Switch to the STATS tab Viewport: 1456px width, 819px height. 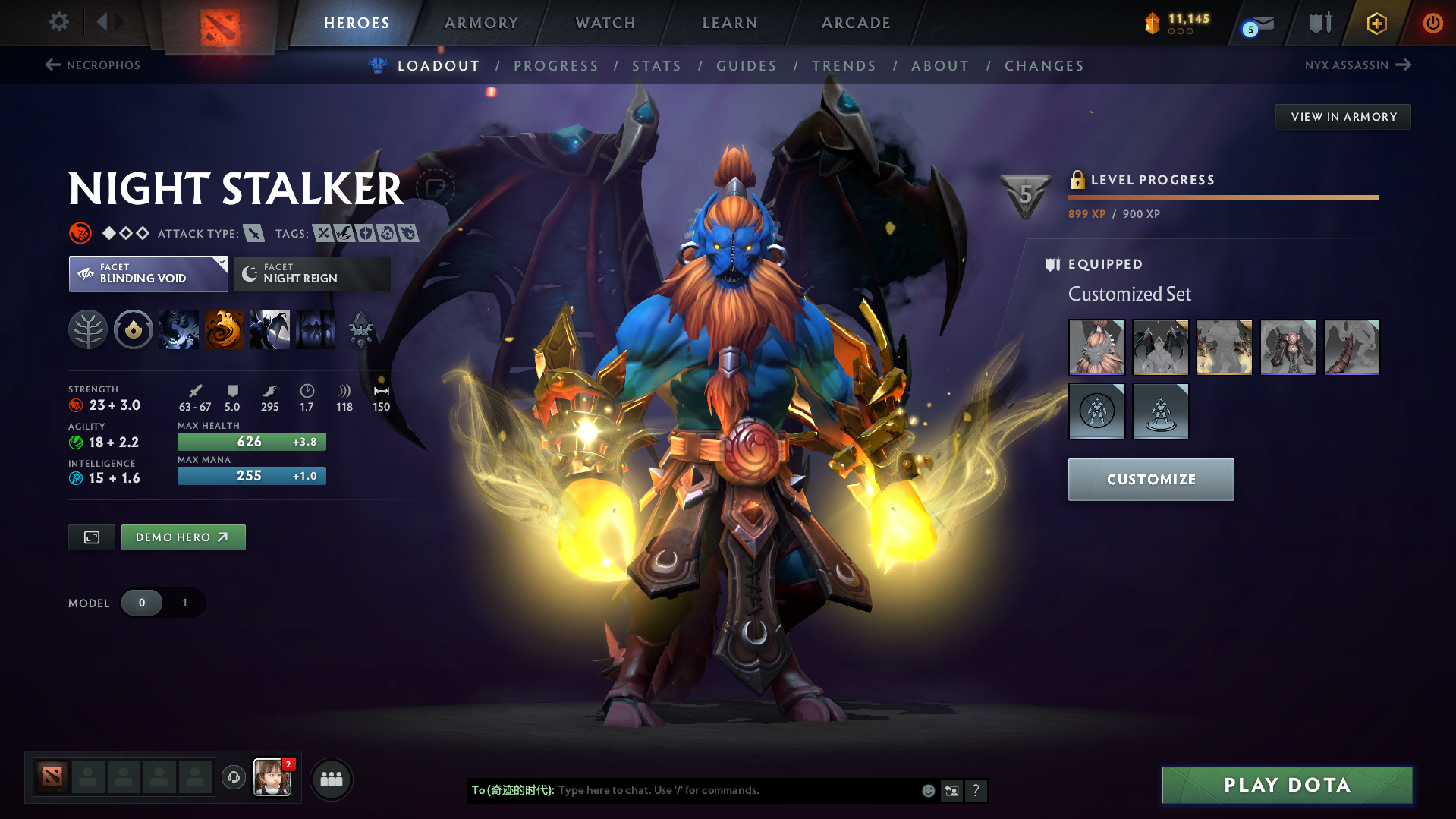pos(656,66)
